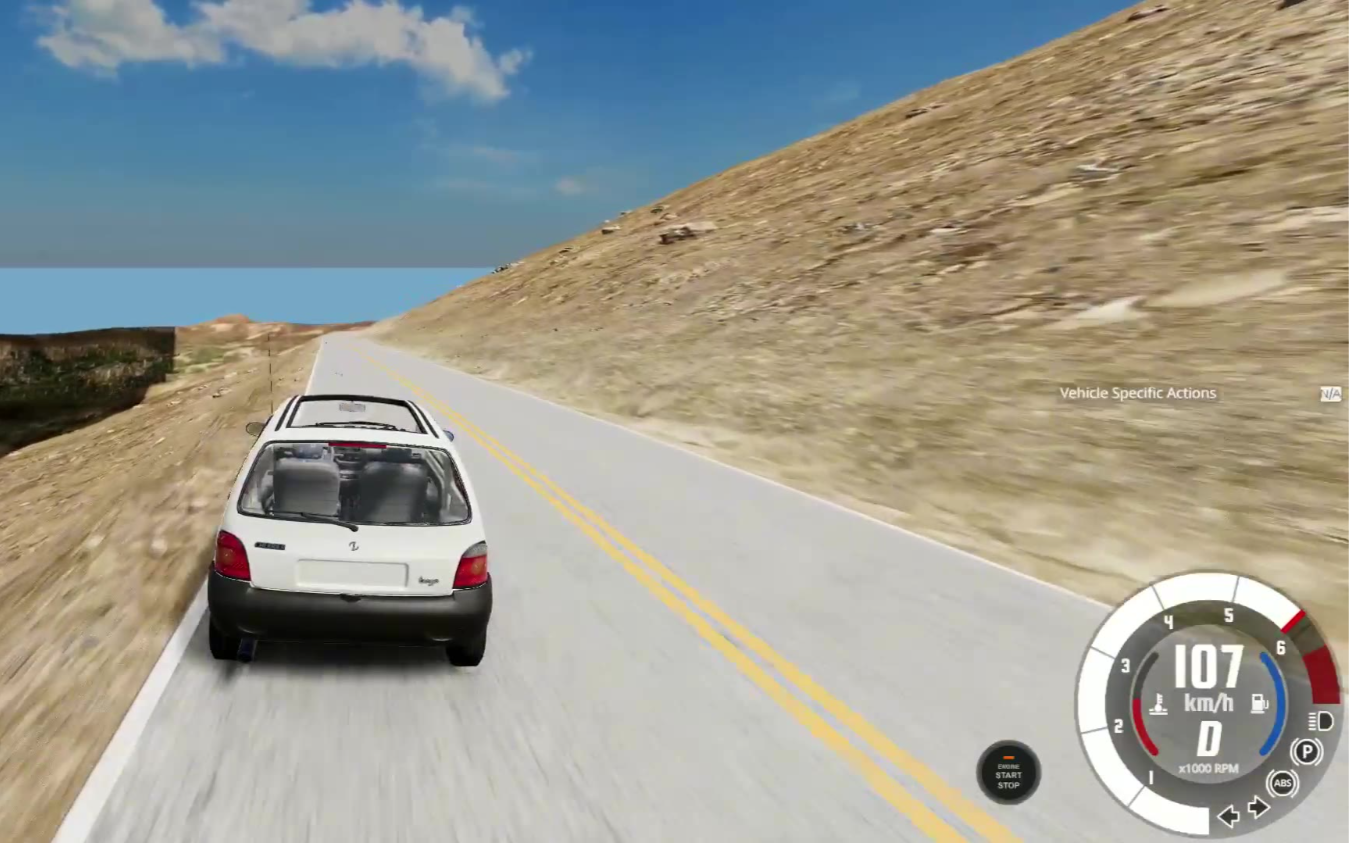Click the Engine Start Stop button
The image size is (1349, 843).
1008,772
